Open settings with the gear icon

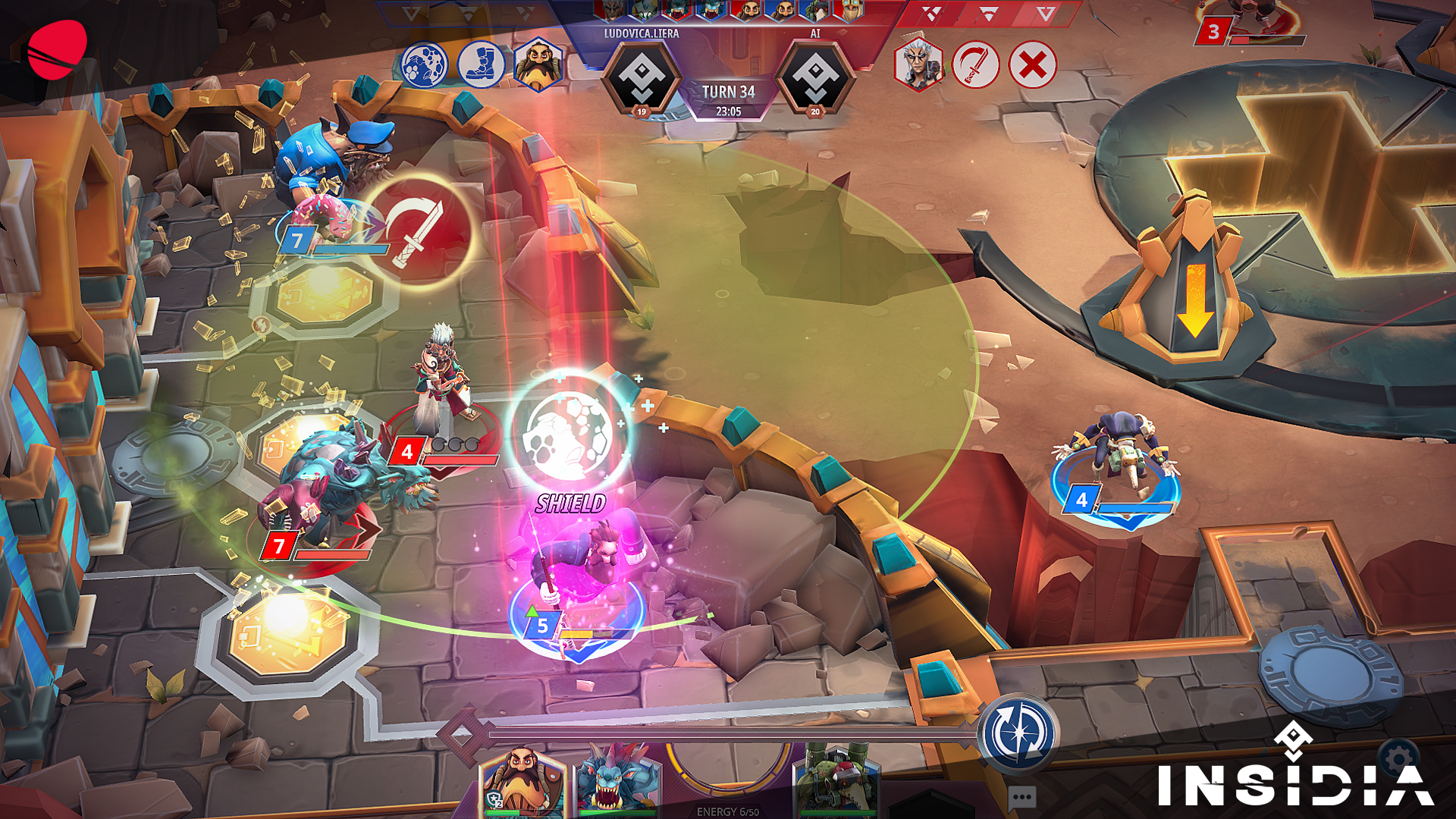(1398, 758)
